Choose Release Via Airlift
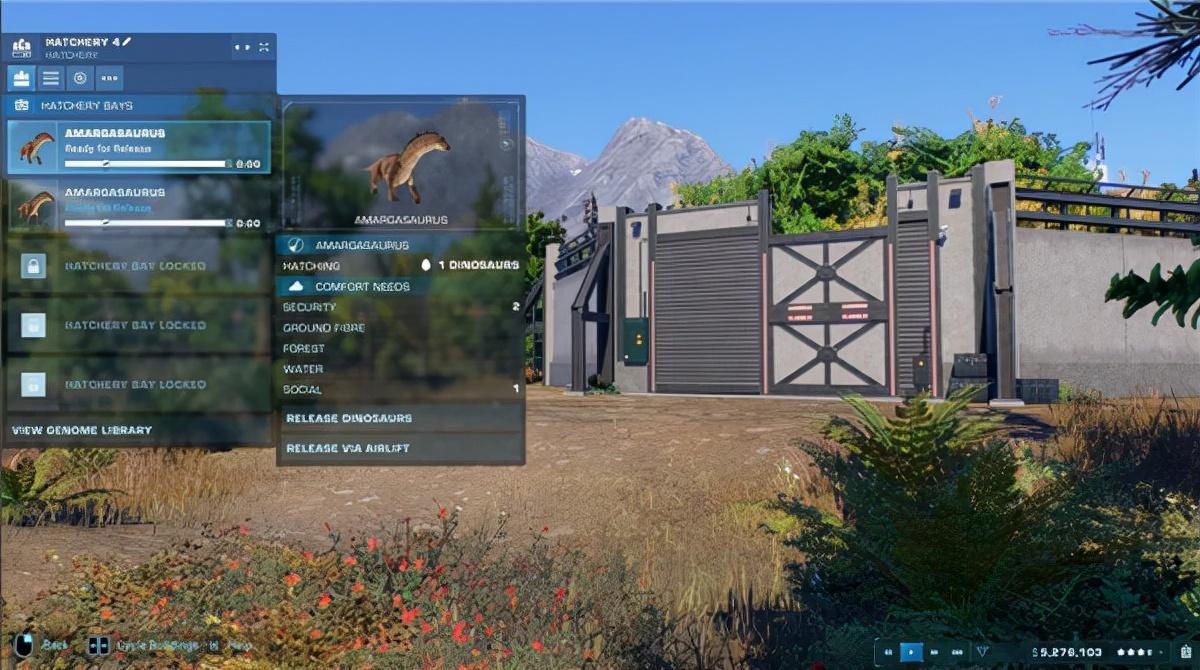The width and height of the screenshot is (1200, 670). coord(400,448)
